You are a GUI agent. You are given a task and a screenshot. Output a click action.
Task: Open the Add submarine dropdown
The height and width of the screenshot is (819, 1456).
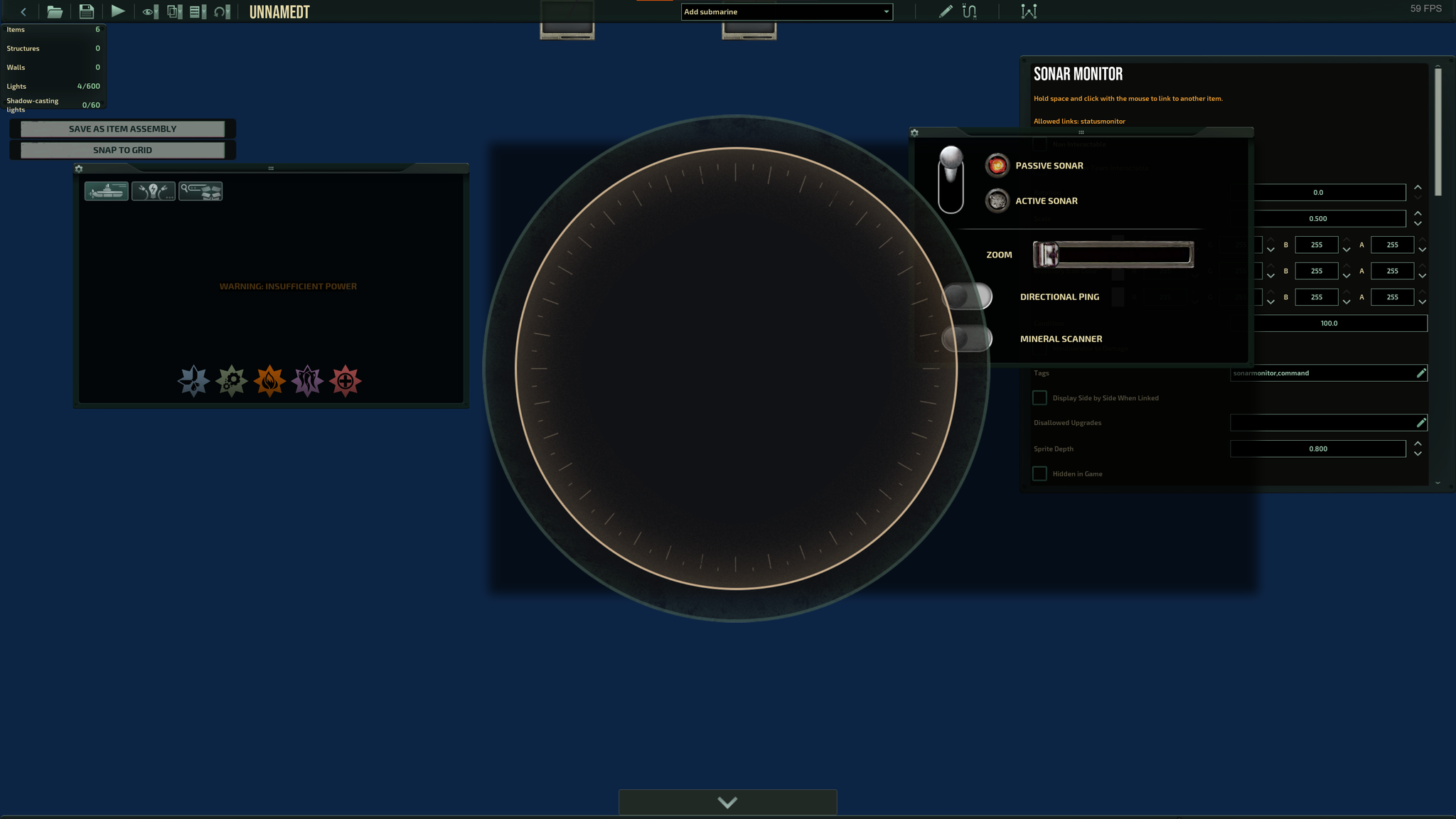[787, 11]
